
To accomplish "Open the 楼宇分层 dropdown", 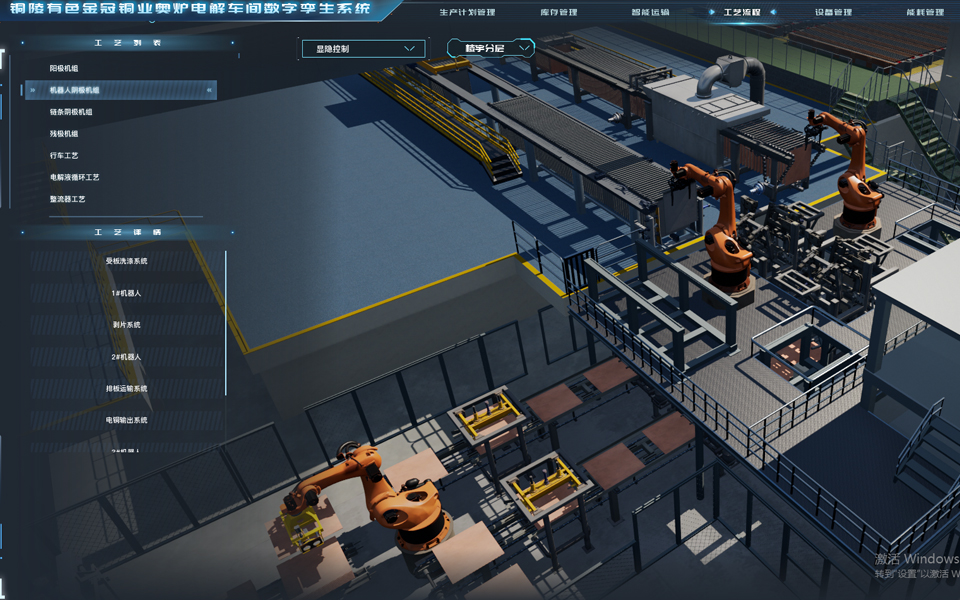I will click(490, 48).
